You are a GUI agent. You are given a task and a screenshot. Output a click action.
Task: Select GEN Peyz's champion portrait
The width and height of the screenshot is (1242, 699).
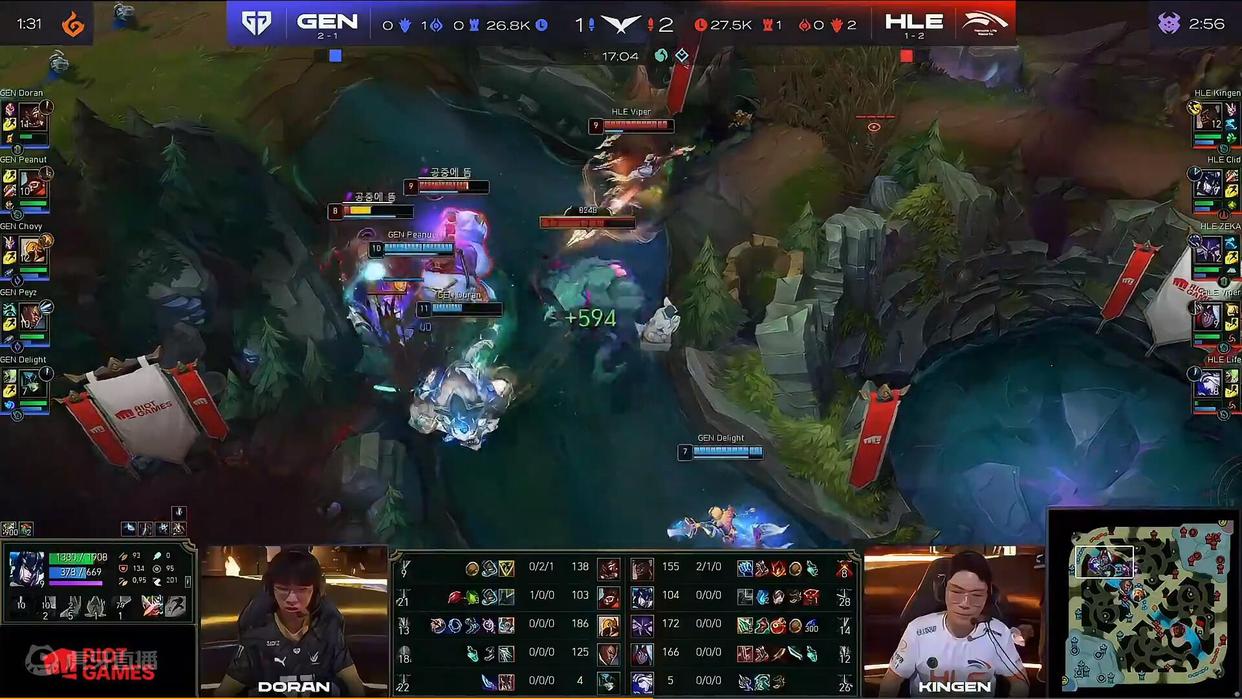coord(32,316)
